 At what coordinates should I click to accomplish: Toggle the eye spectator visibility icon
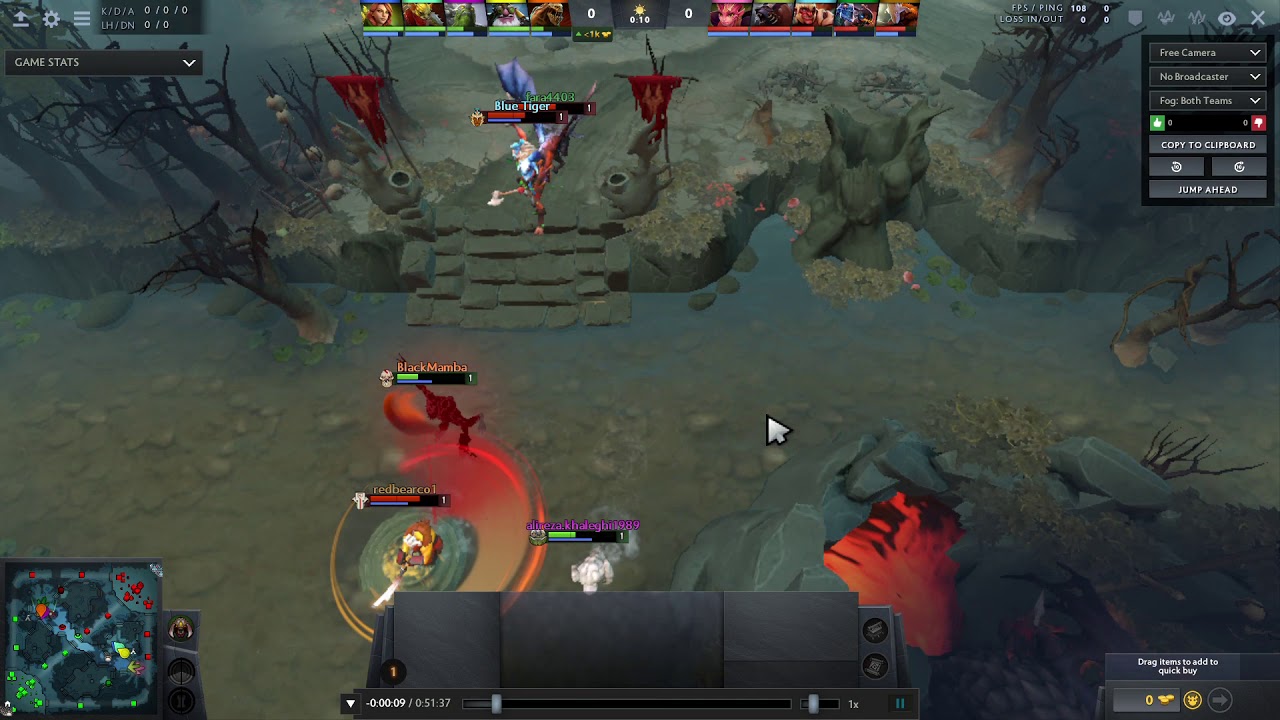point(1227,18)
